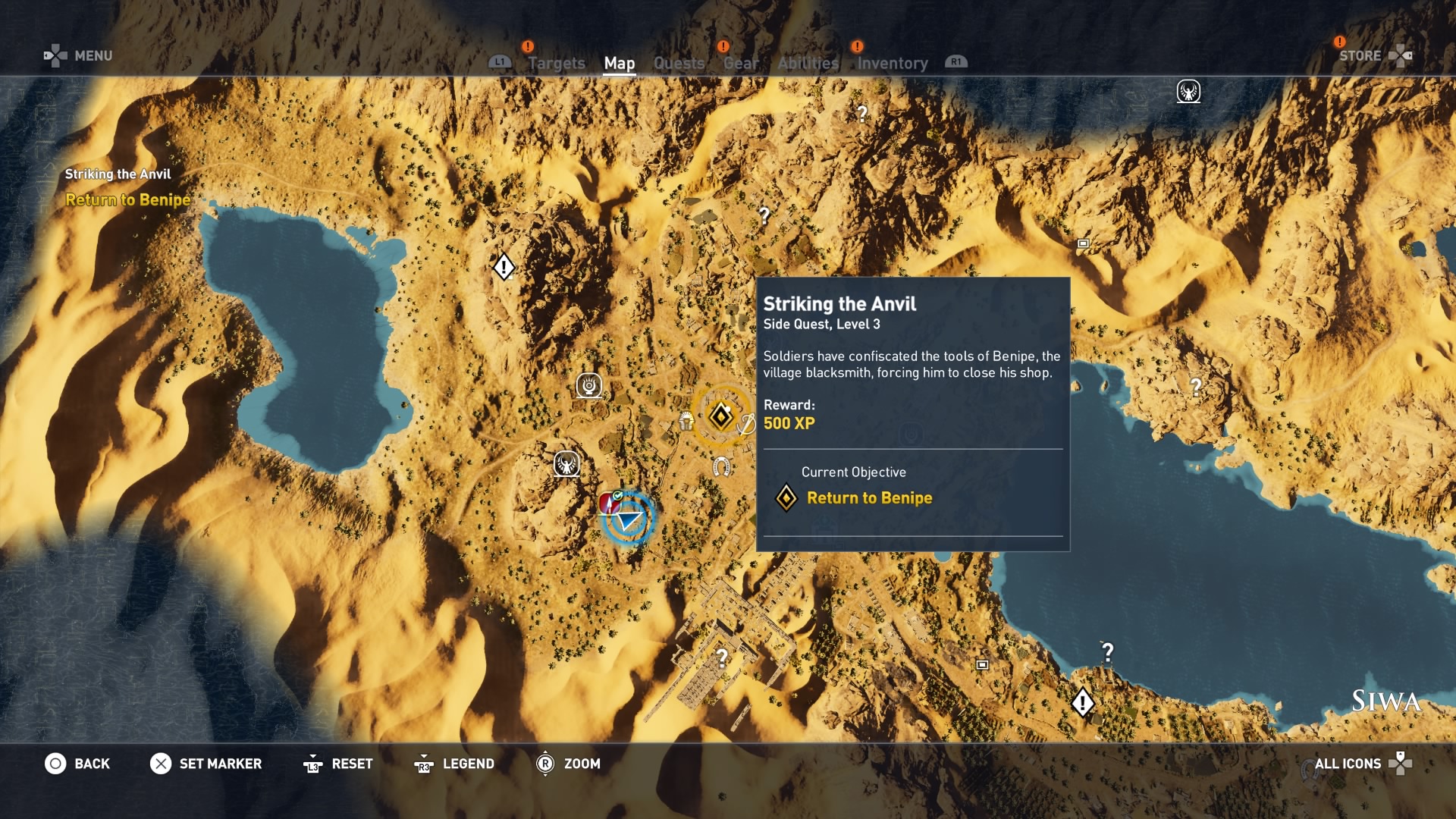Click the question mark near the temple ruins
The height and width of the screenshot is (819, 1456).
click(721, 657)
